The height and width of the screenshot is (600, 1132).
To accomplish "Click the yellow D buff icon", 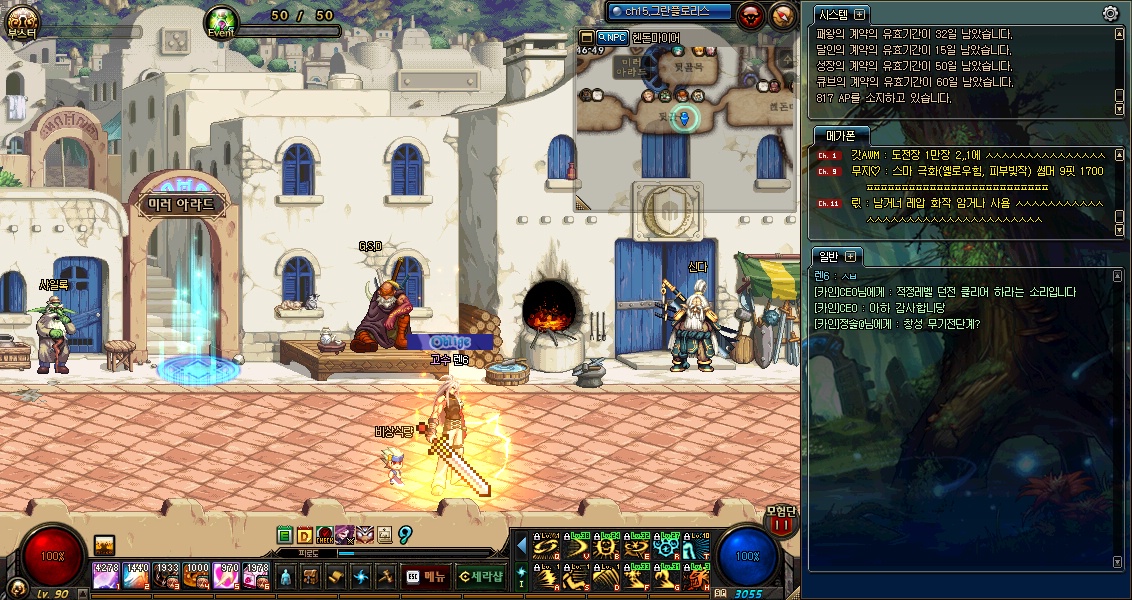I will pyautogui.click(x=304, y=536).
